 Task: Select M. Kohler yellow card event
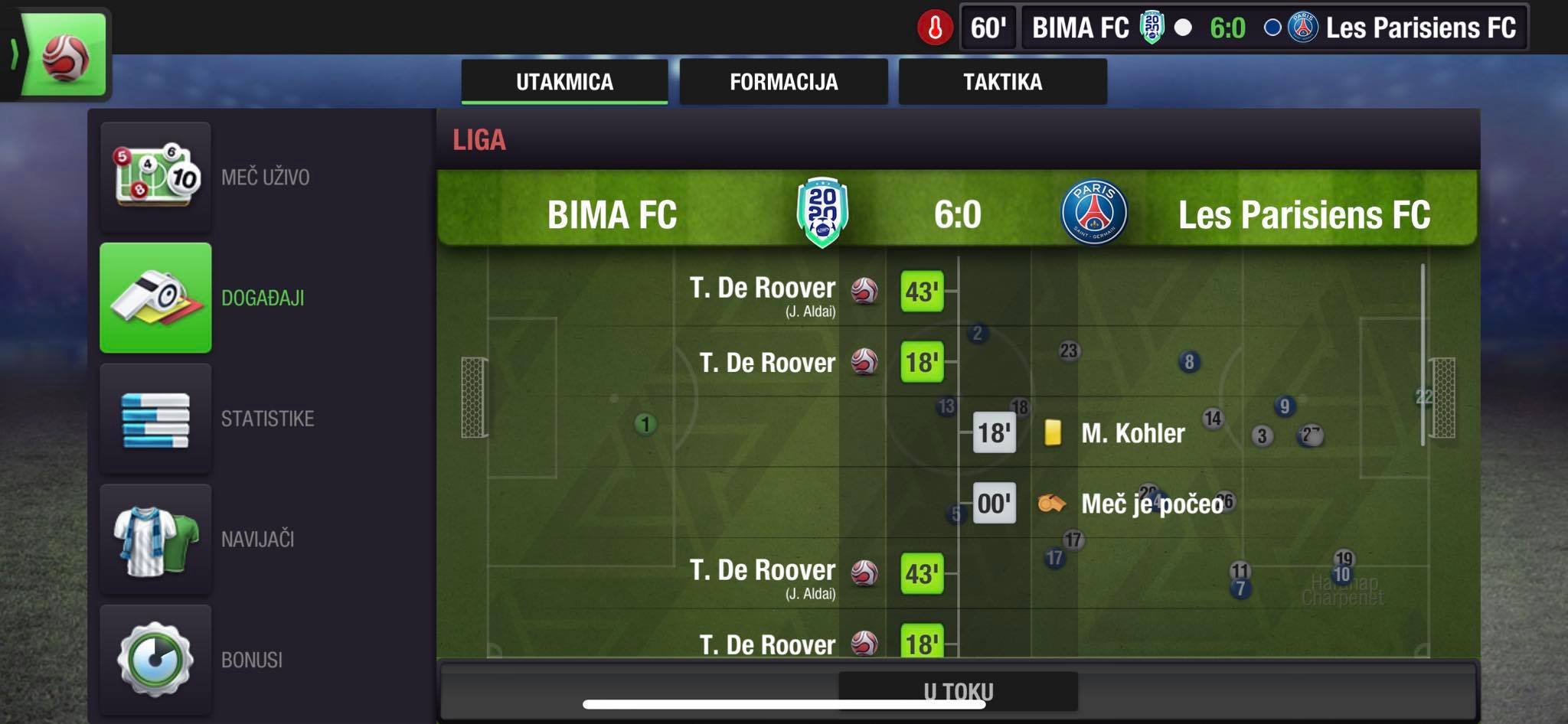coord(1132,433)
